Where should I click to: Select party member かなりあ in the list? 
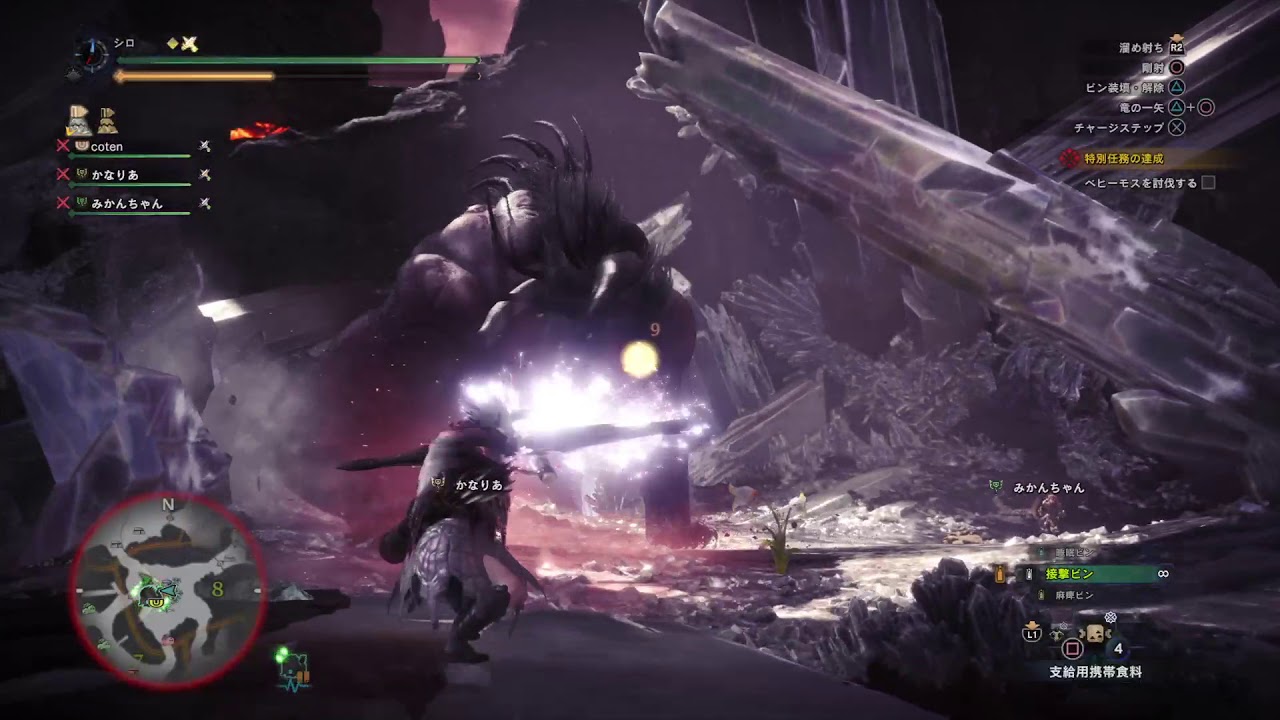tap(114, 175)
